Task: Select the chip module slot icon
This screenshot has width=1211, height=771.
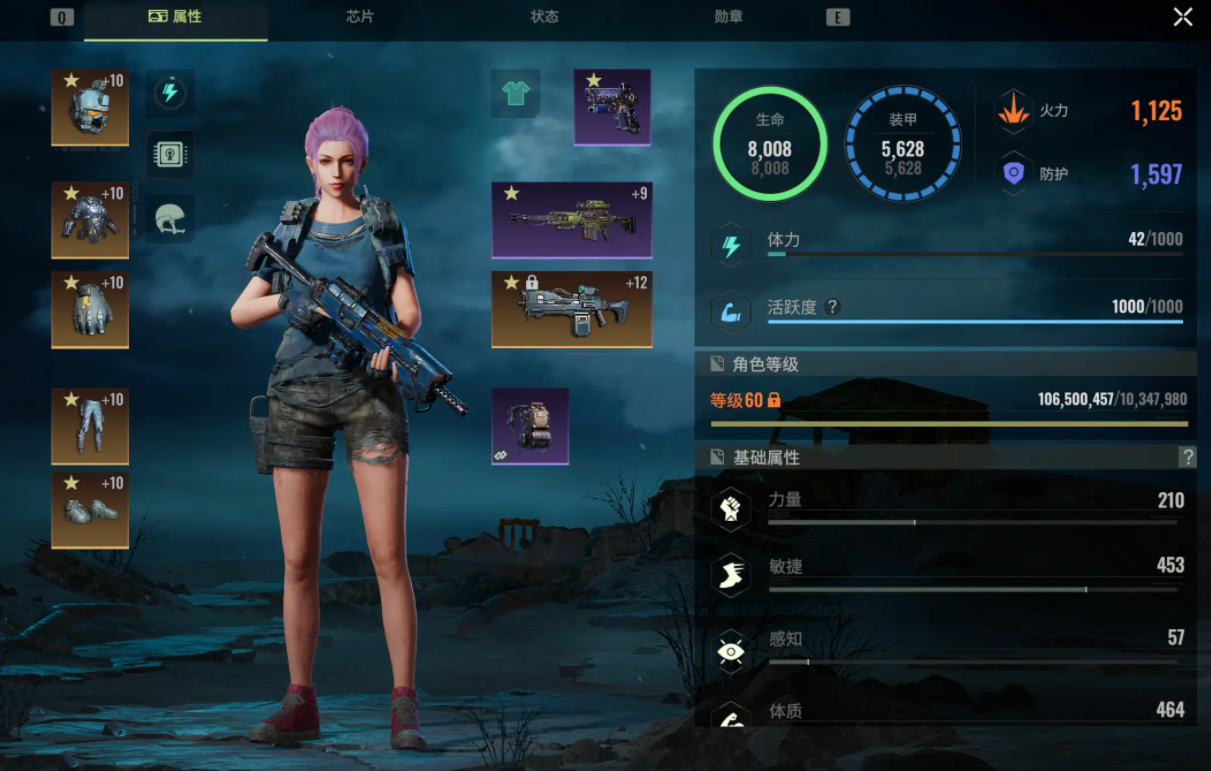Action: pos(170,154)
